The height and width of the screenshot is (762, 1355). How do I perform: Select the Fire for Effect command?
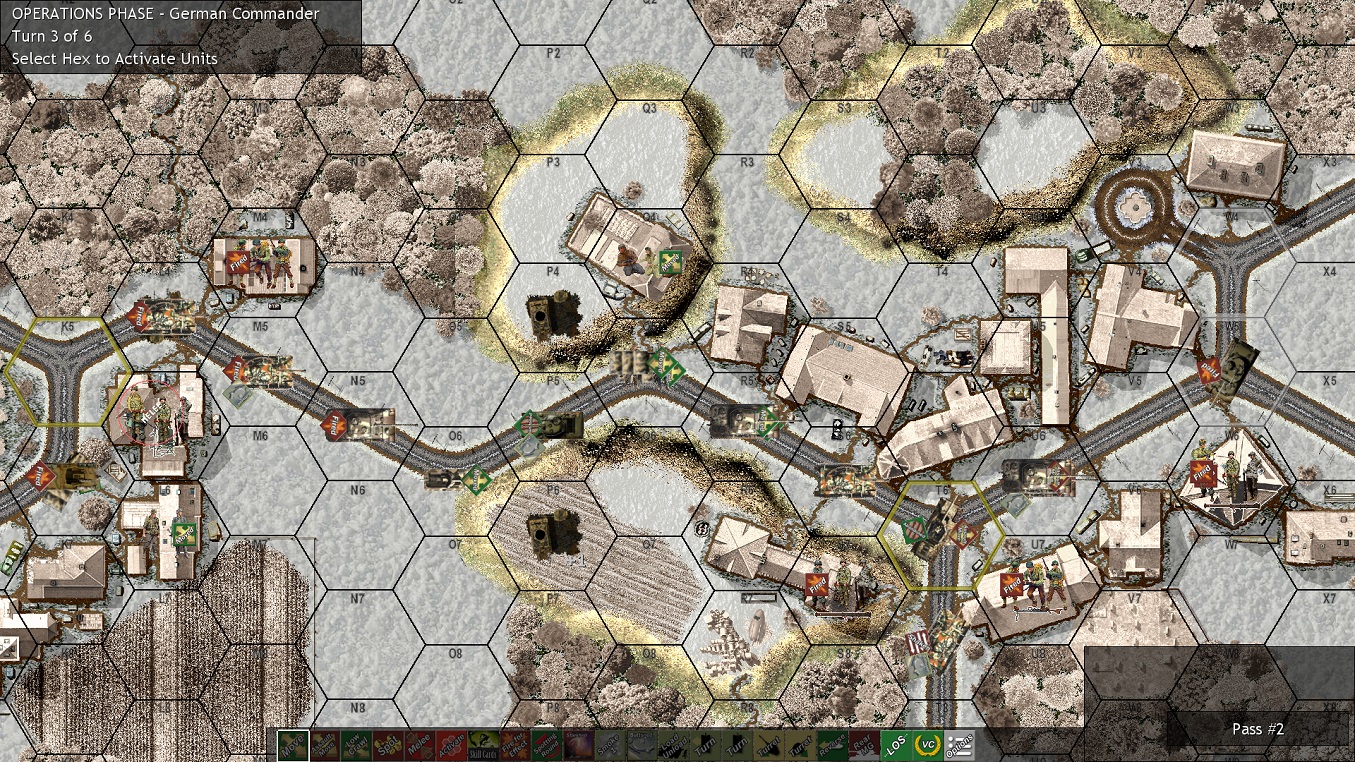click(x=516, y=744)
